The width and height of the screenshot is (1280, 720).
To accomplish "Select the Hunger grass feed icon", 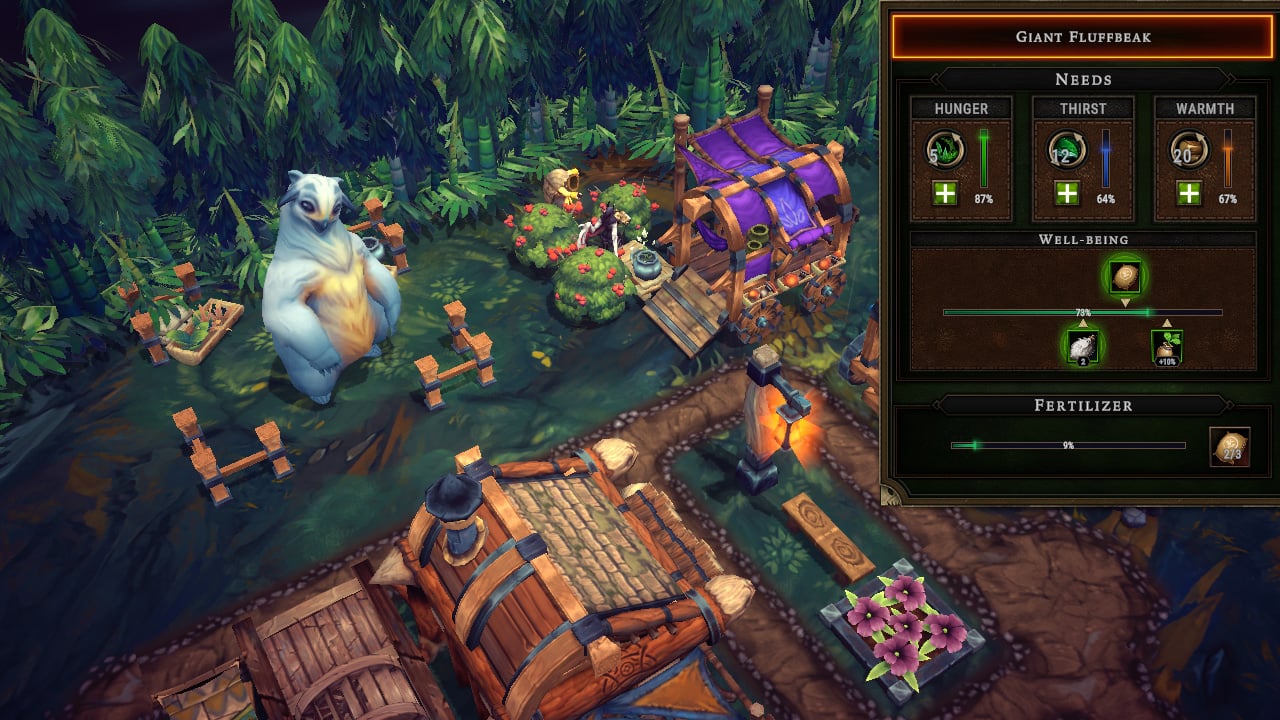I will (x=945, y=150).
